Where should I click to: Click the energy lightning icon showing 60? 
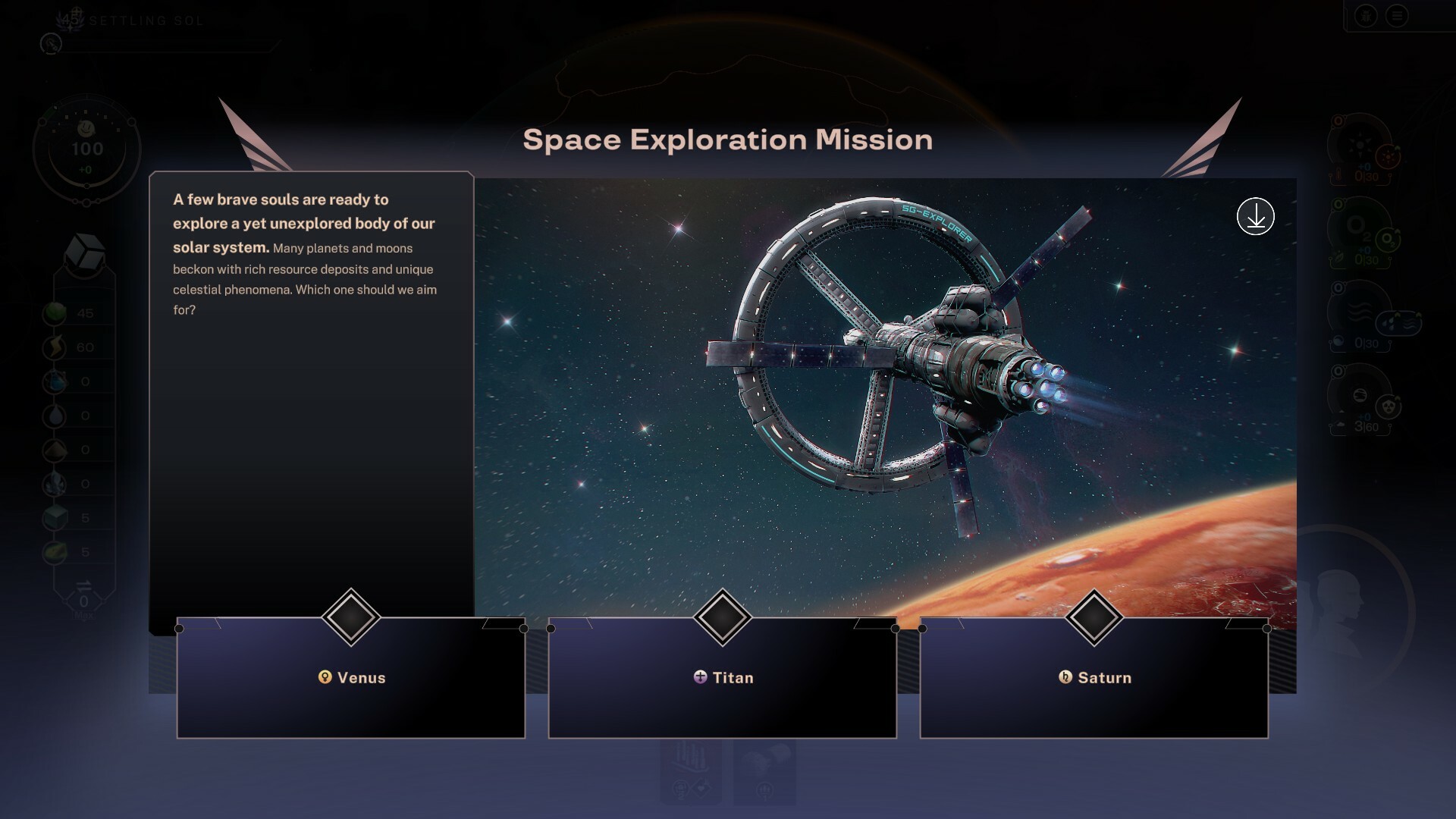click(55, 347)
